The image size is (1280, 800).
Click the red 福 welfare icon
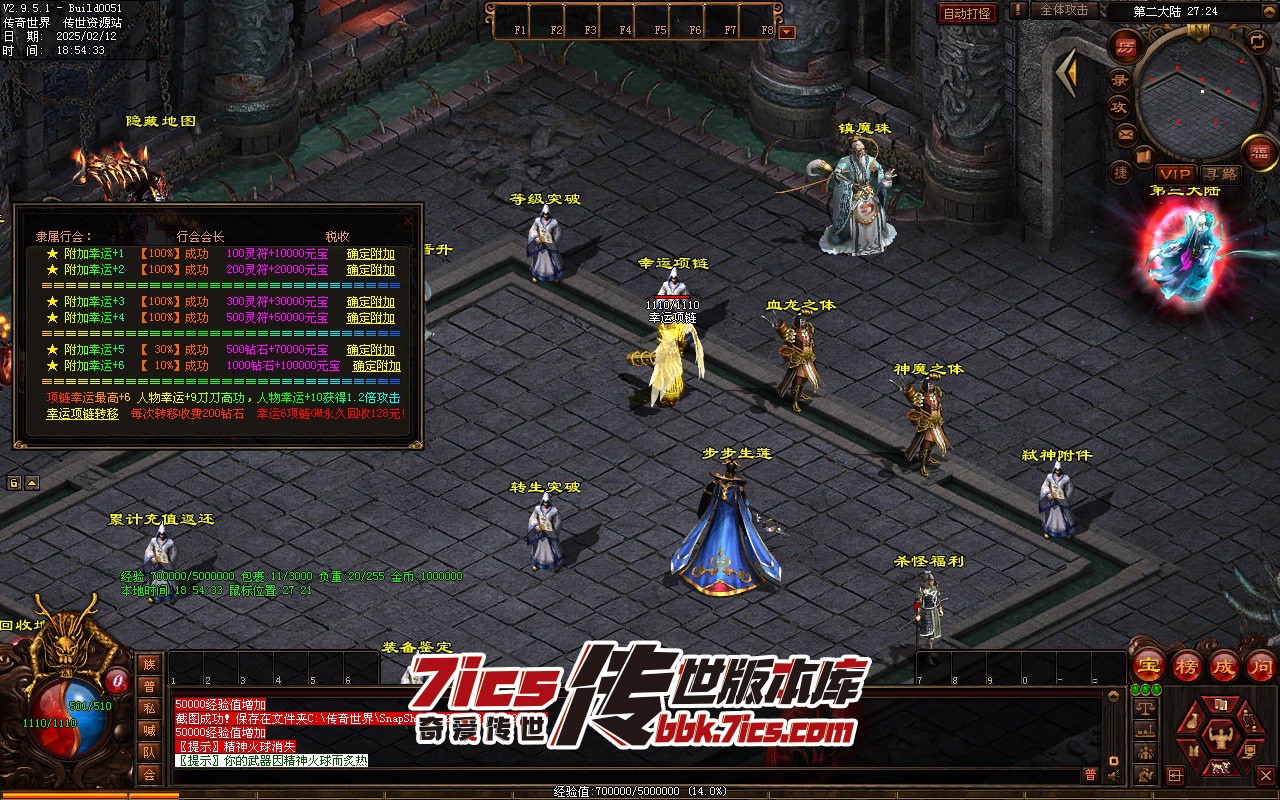click(1260, 151)
